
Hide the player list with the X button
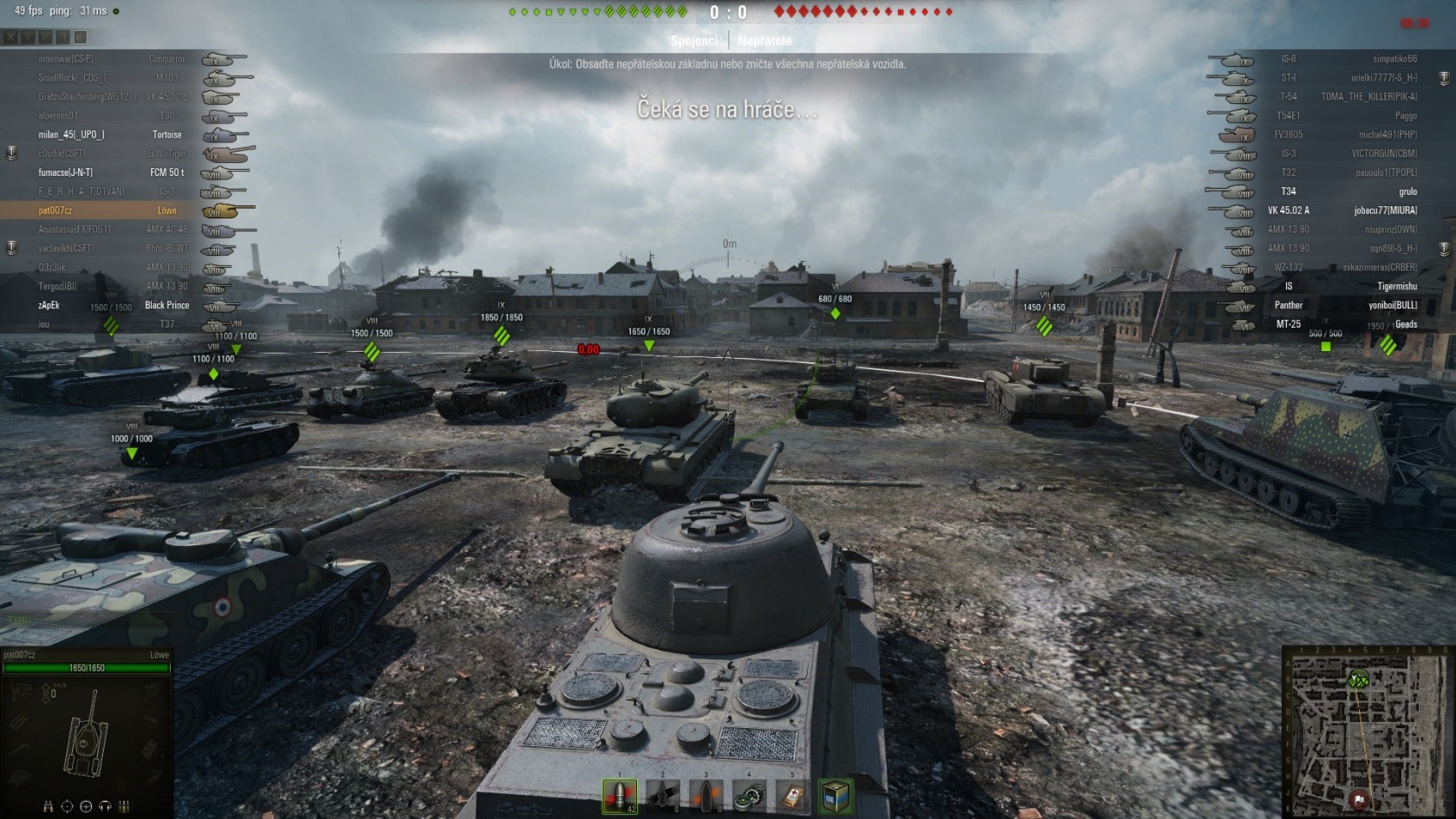pyautogui.click(x=10, y=37)
